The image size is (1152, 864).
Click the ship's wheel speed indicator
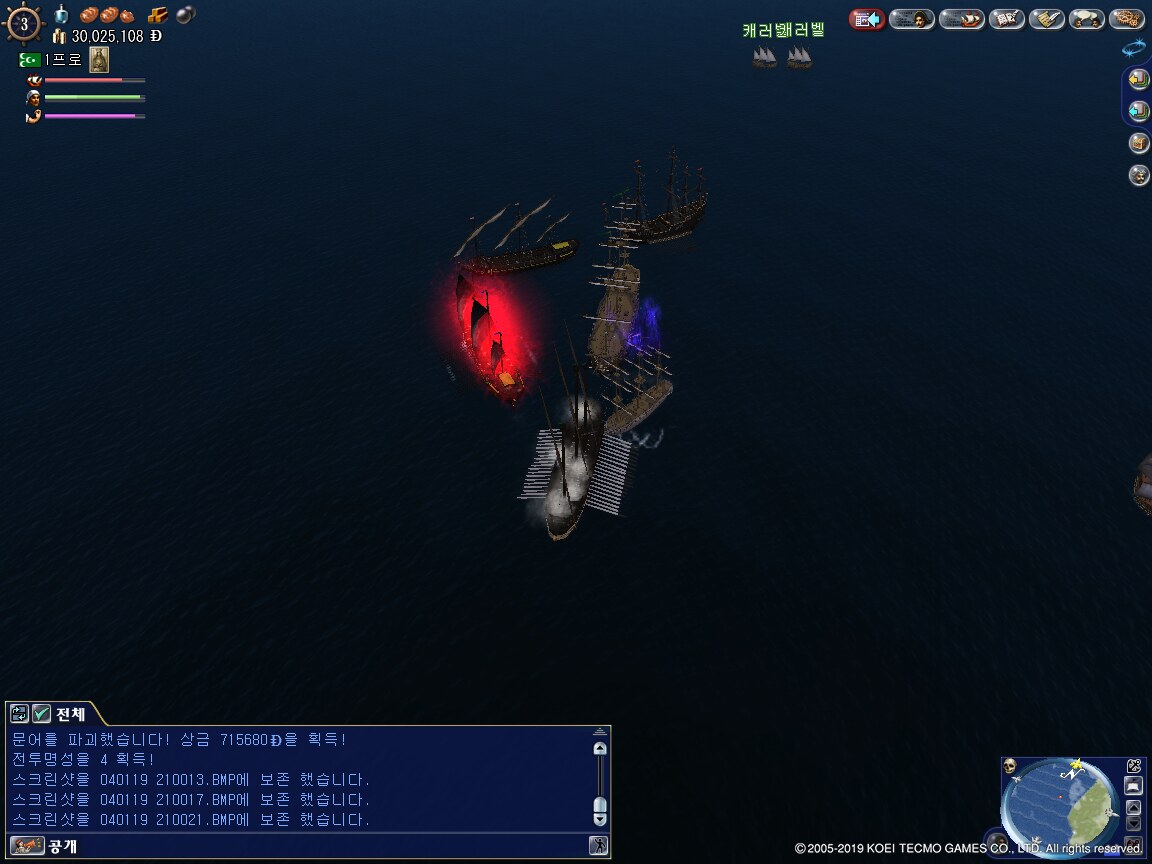[24, 23]
